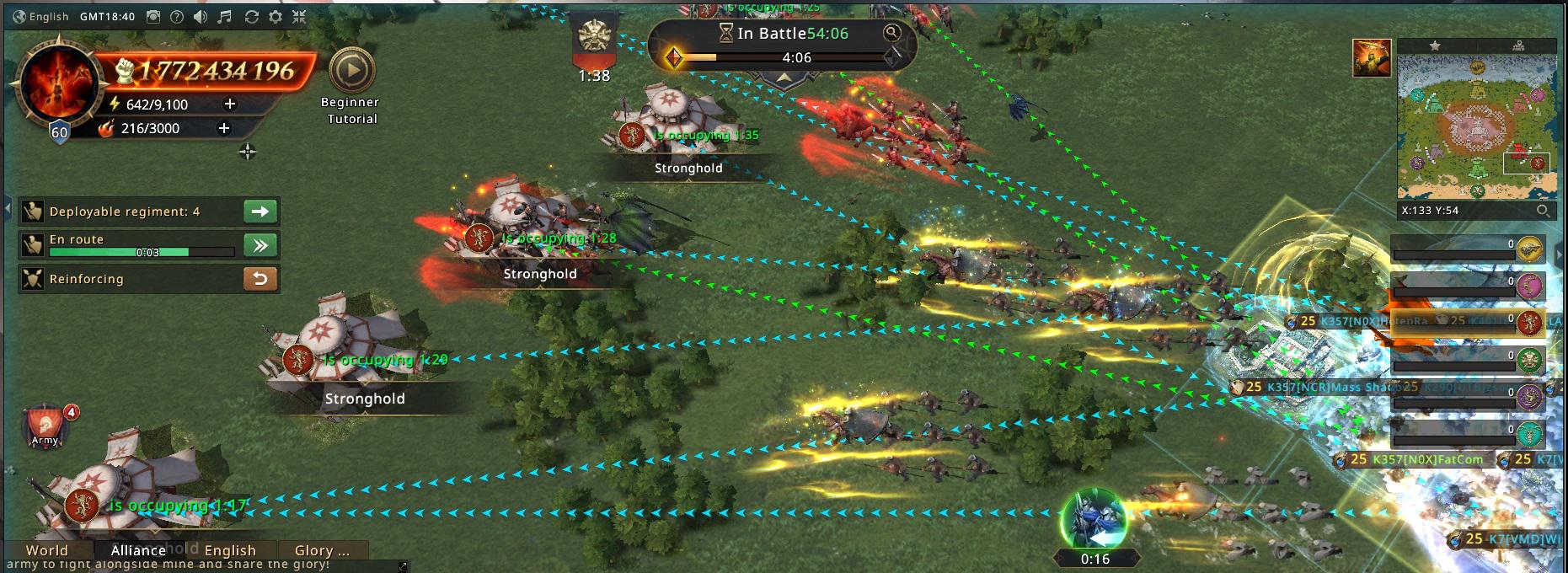Screen dimensions: 1568x573
Task: Deploy a regiment with the green arrow
Action: pyautogui.click(x=260, y=212)
